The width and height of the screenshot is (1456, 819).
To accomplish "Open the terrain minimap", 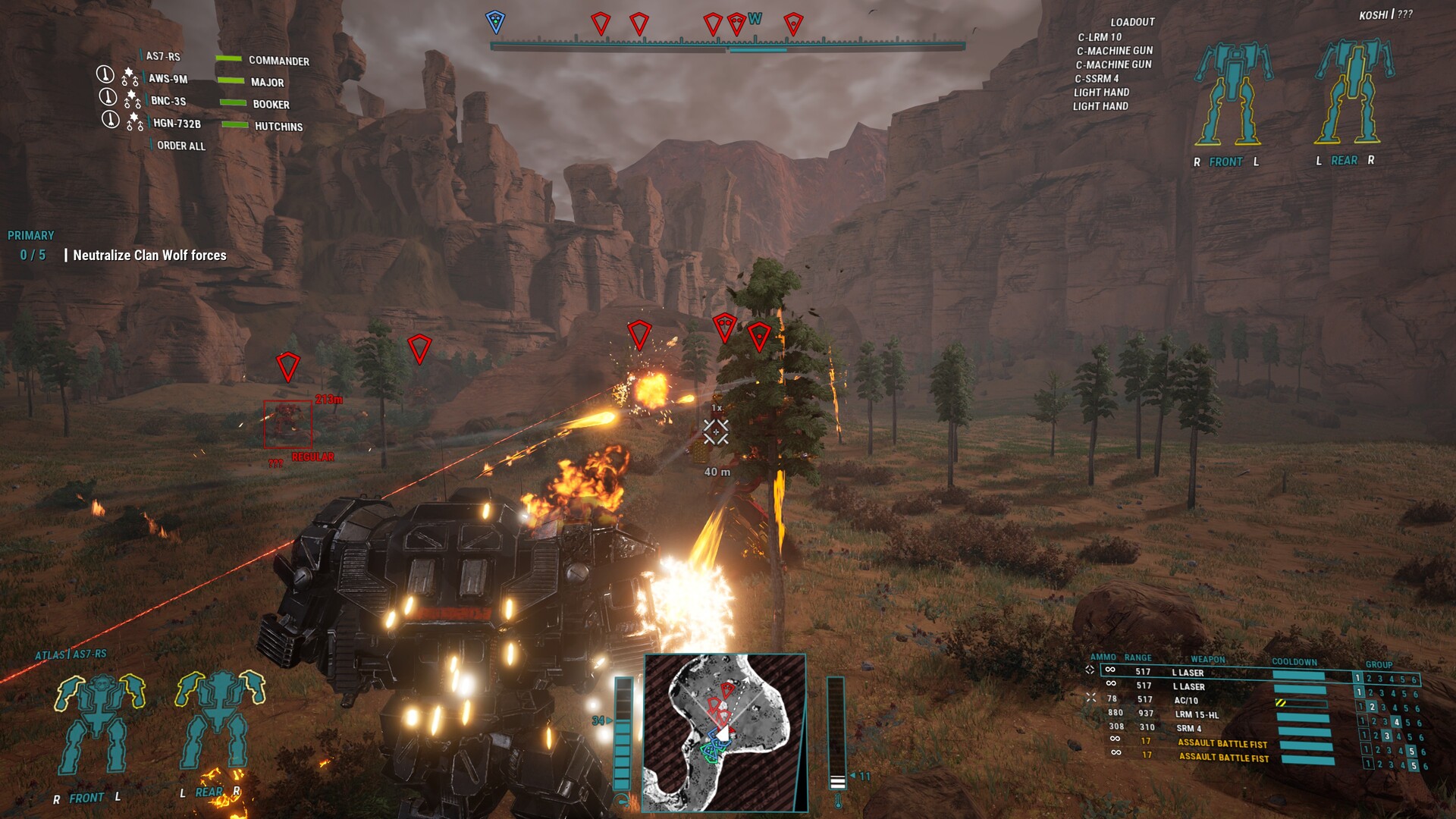I will click(724, 732).
